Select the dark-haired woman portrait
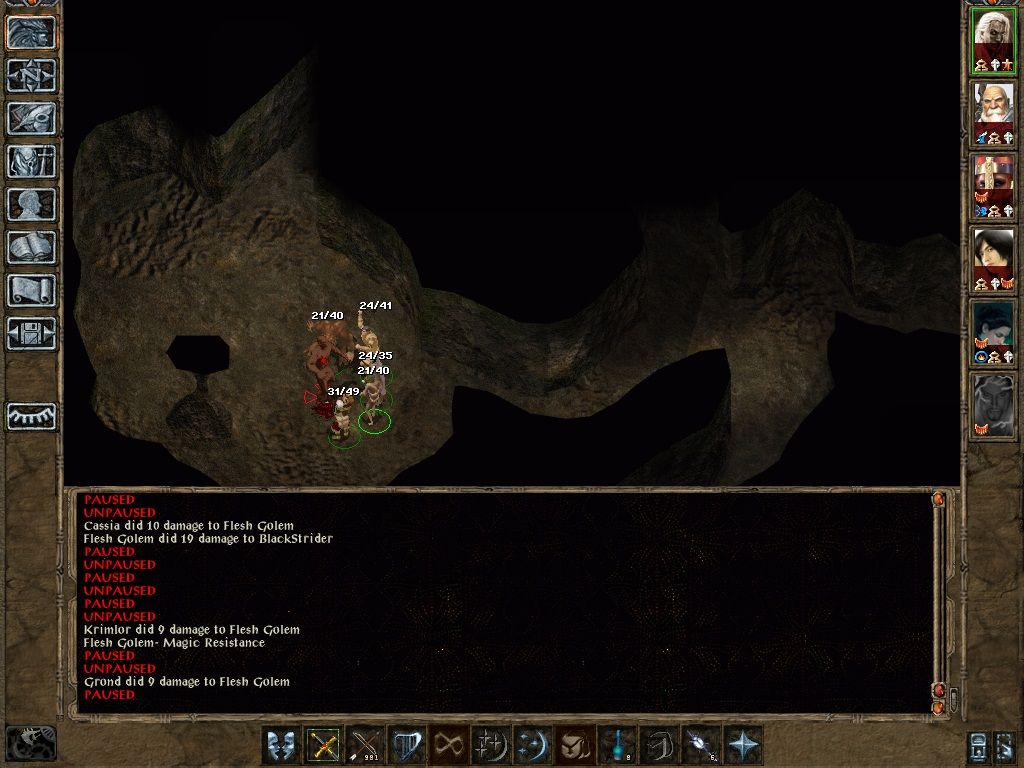Viewport: 1024px width, 768px height. coord(993,258)
